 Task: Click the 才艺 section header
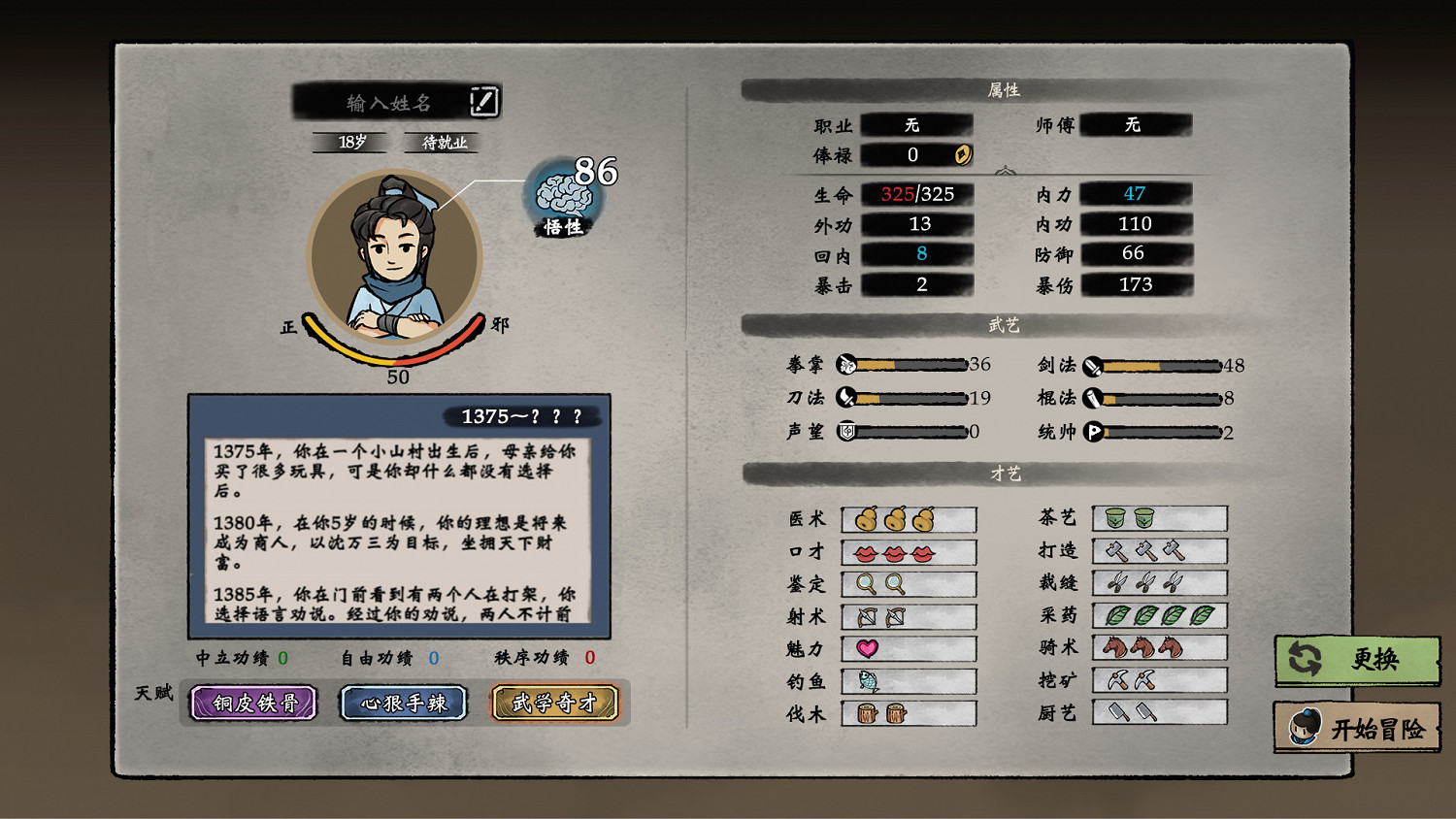click(x=1006, y=475)
